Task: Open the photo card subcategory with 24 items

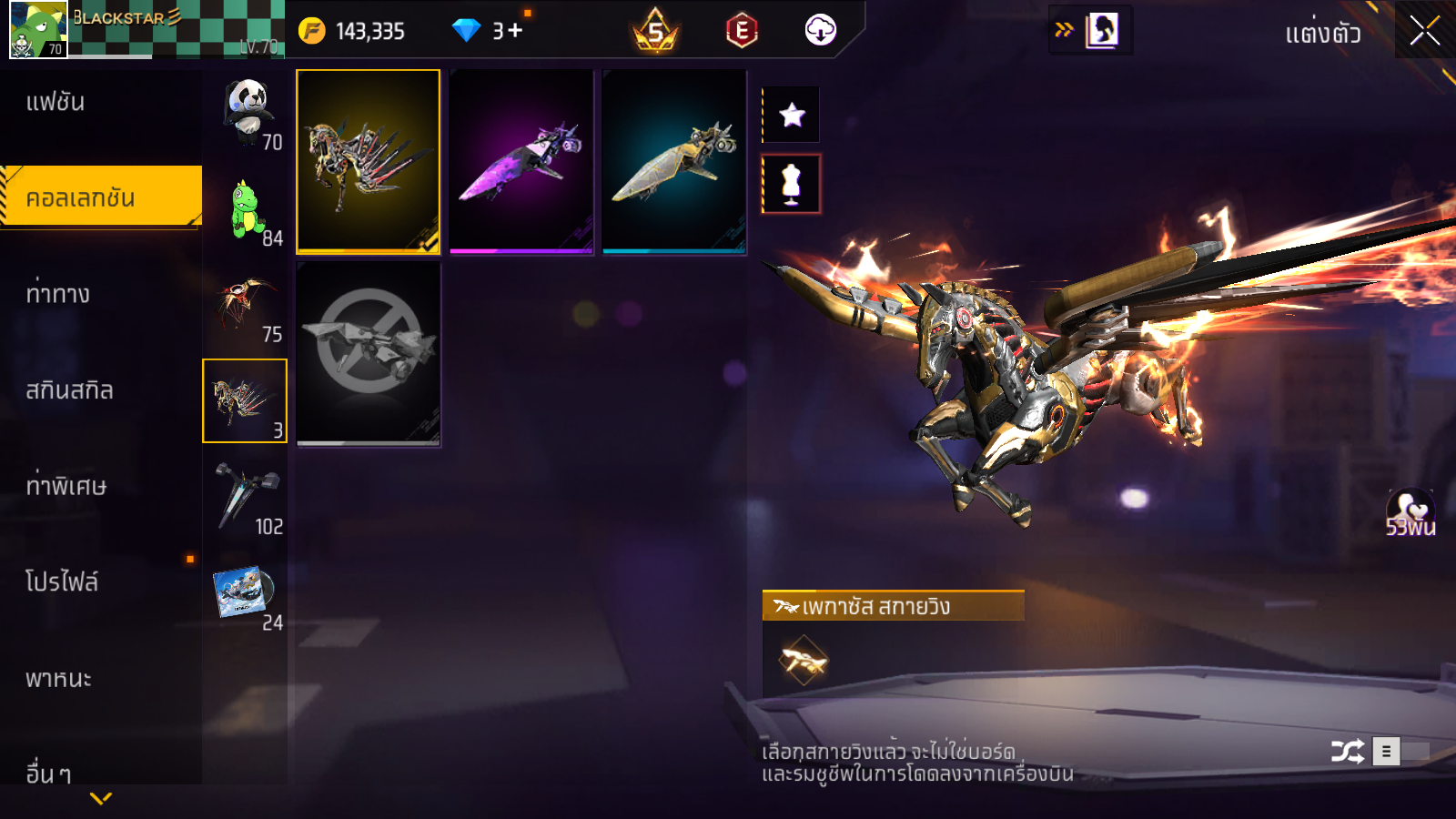Action: click(246, 593)
